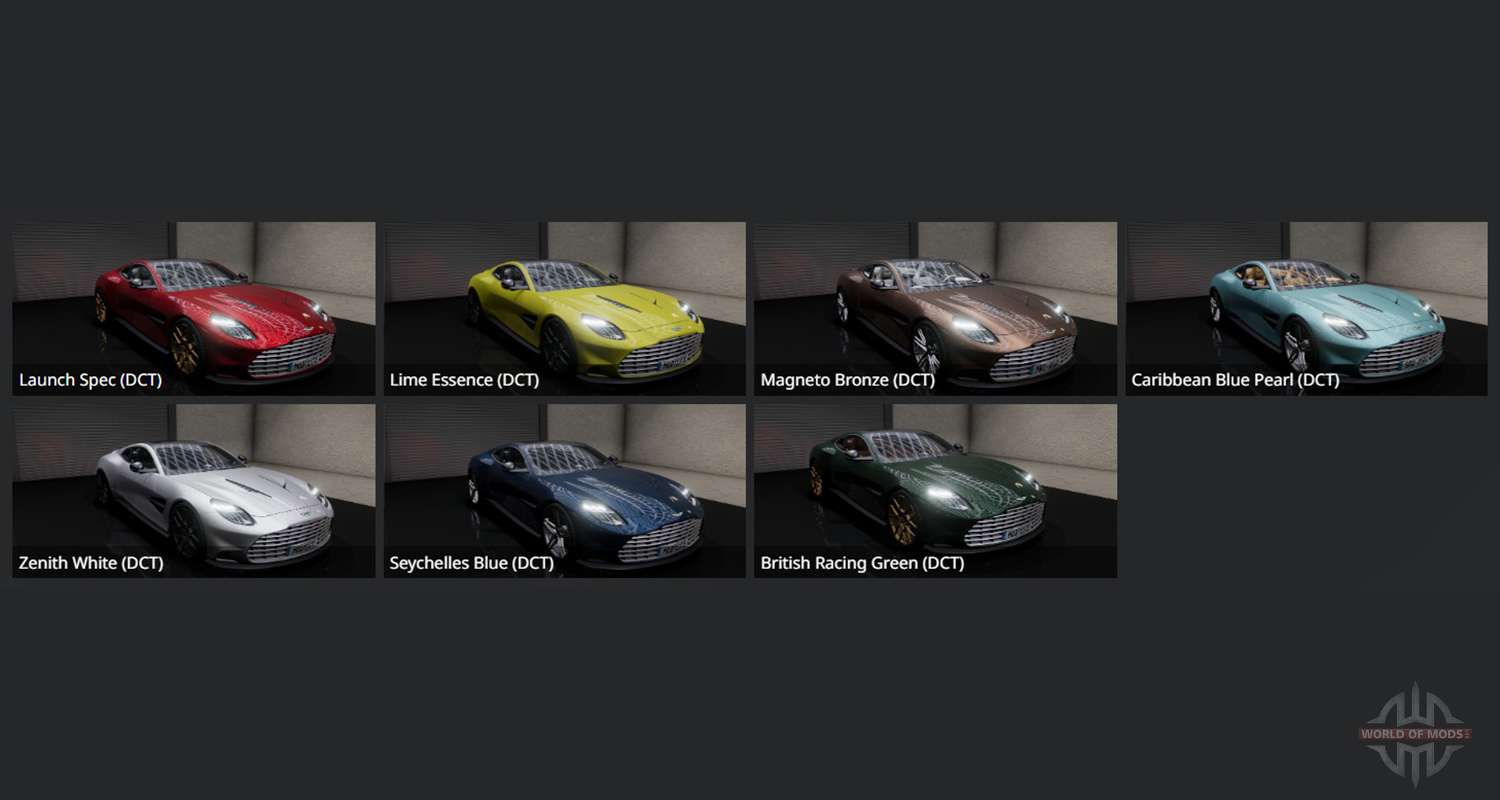
Task: Select the Launch Spec (DCT) configuration
Action: click(194, 308)
